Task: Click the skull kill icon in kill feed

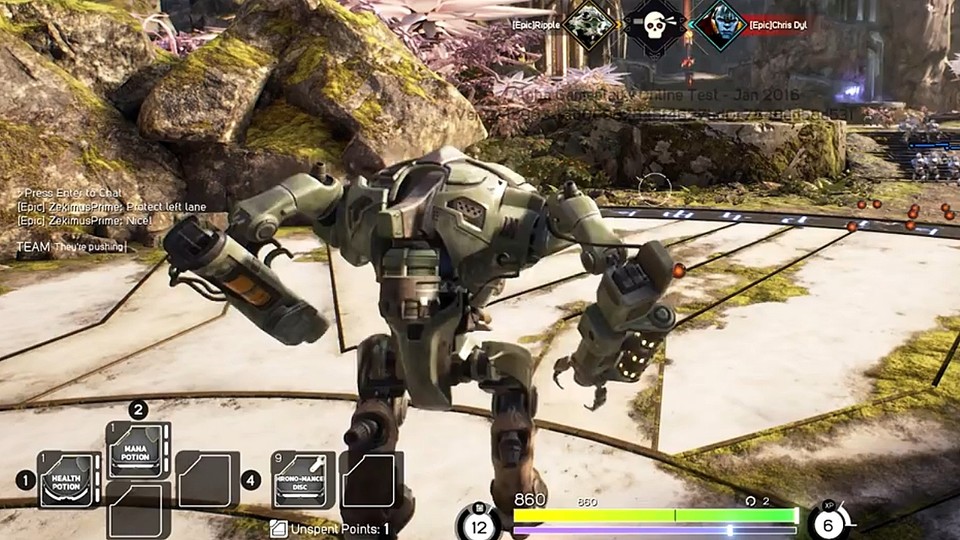Action: (654, 25)
